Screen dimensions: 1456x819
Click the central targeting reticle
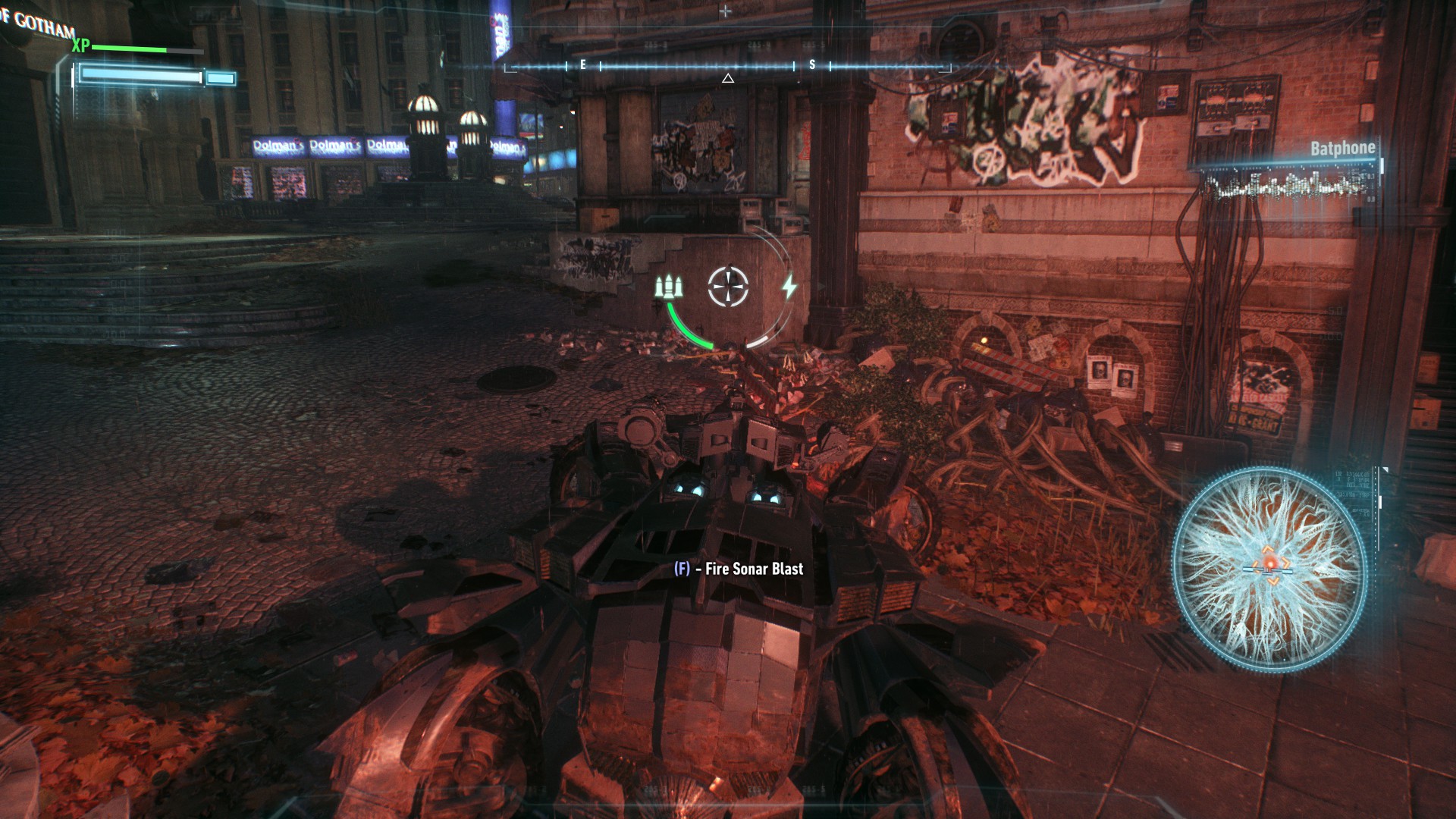coord(728,287)
